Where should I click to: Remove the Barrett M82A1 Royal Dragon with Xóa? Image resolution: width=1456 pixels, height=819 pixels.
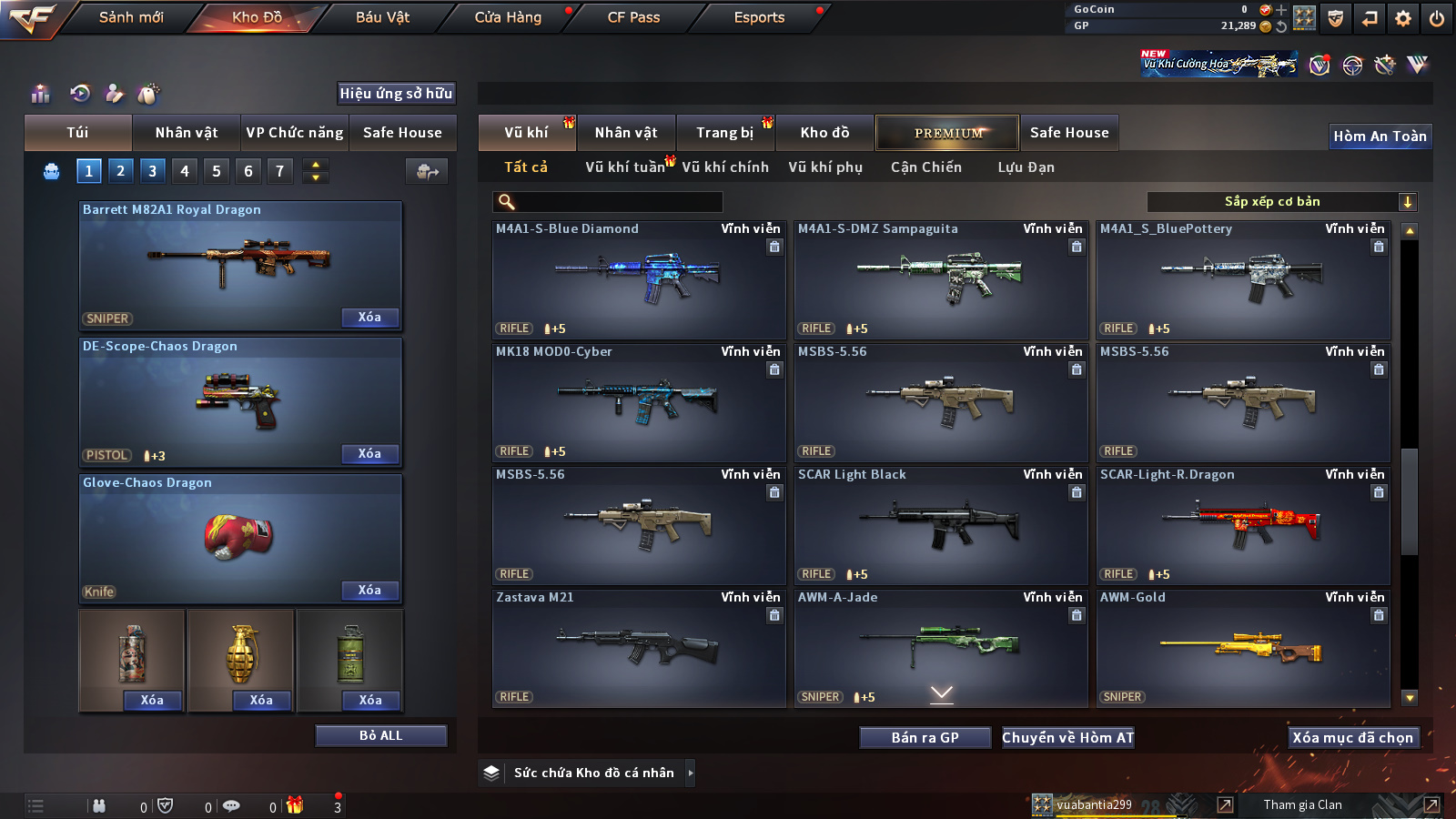click(x=369, y=317)
